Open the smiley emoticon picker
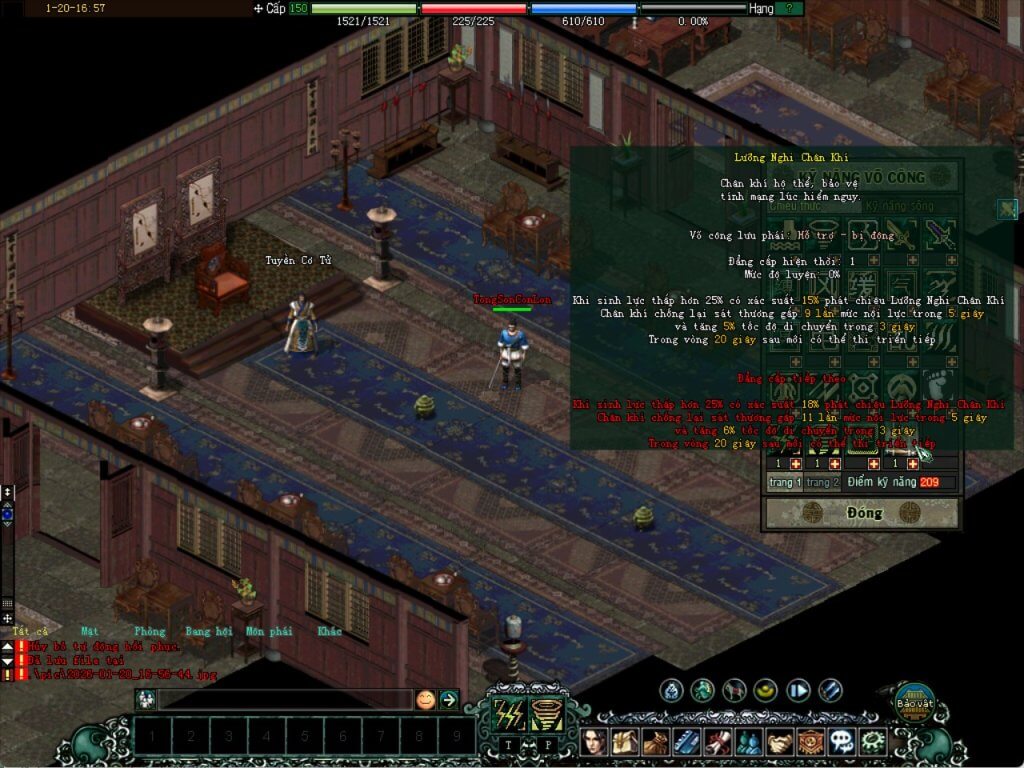The image size is (1024, 768). pos(426,700)
